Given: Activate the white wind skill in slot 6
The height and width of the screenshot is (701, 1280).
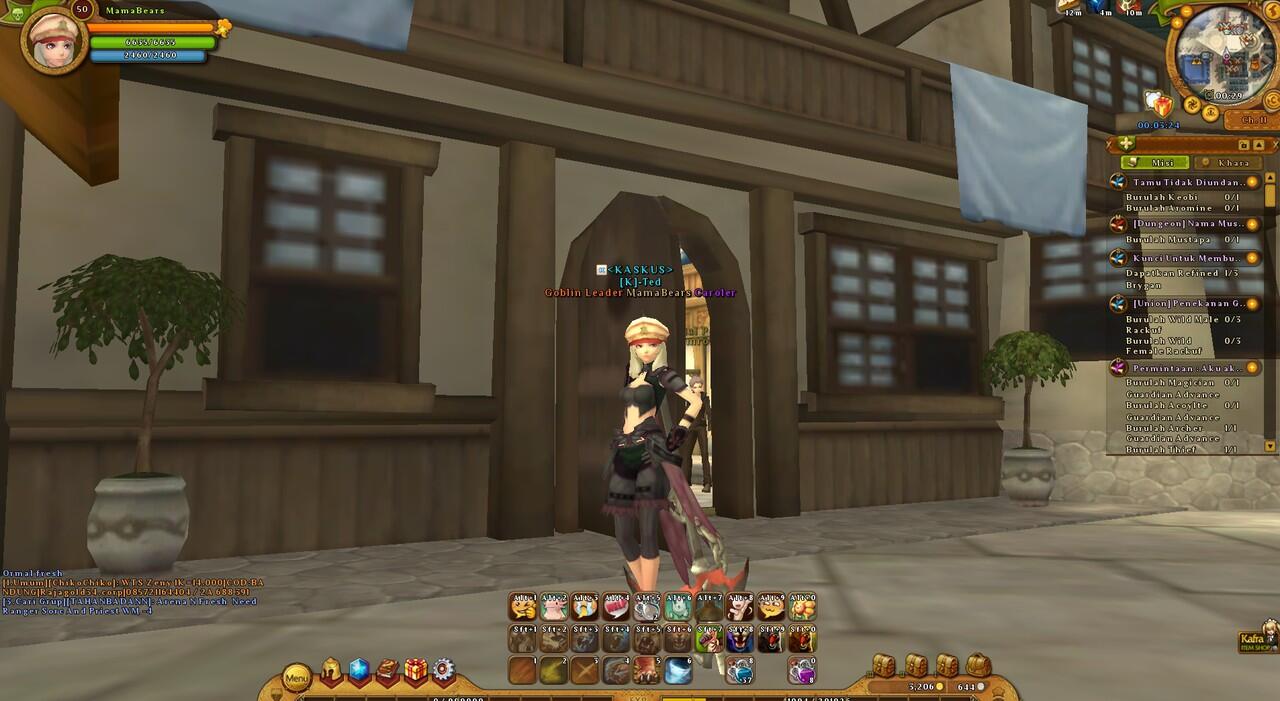Looking at the screenshot, I should click(x=678, y=669).
